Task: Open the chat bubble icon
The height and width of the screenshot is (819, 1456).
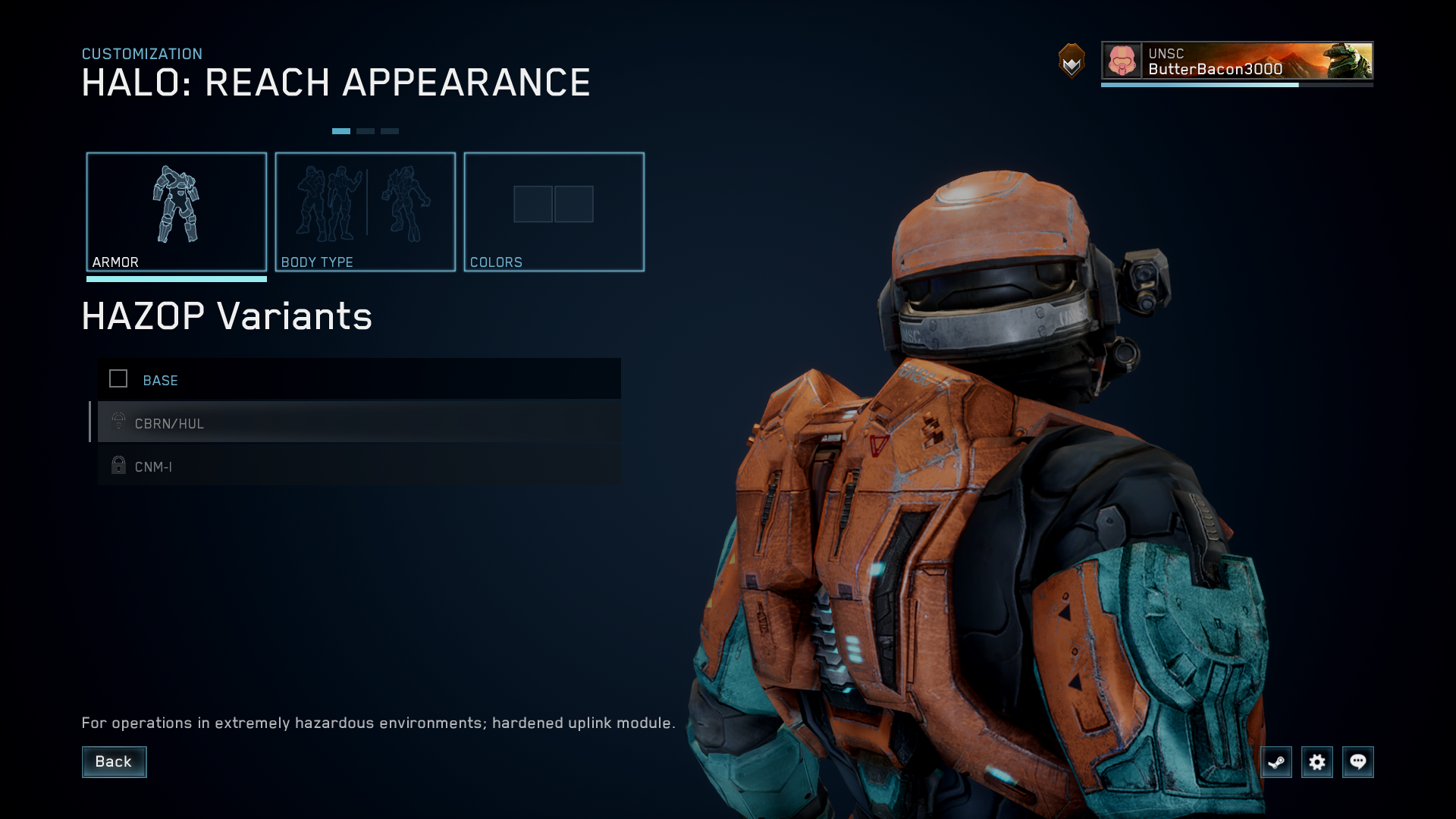Action: tap(1358, 762)
